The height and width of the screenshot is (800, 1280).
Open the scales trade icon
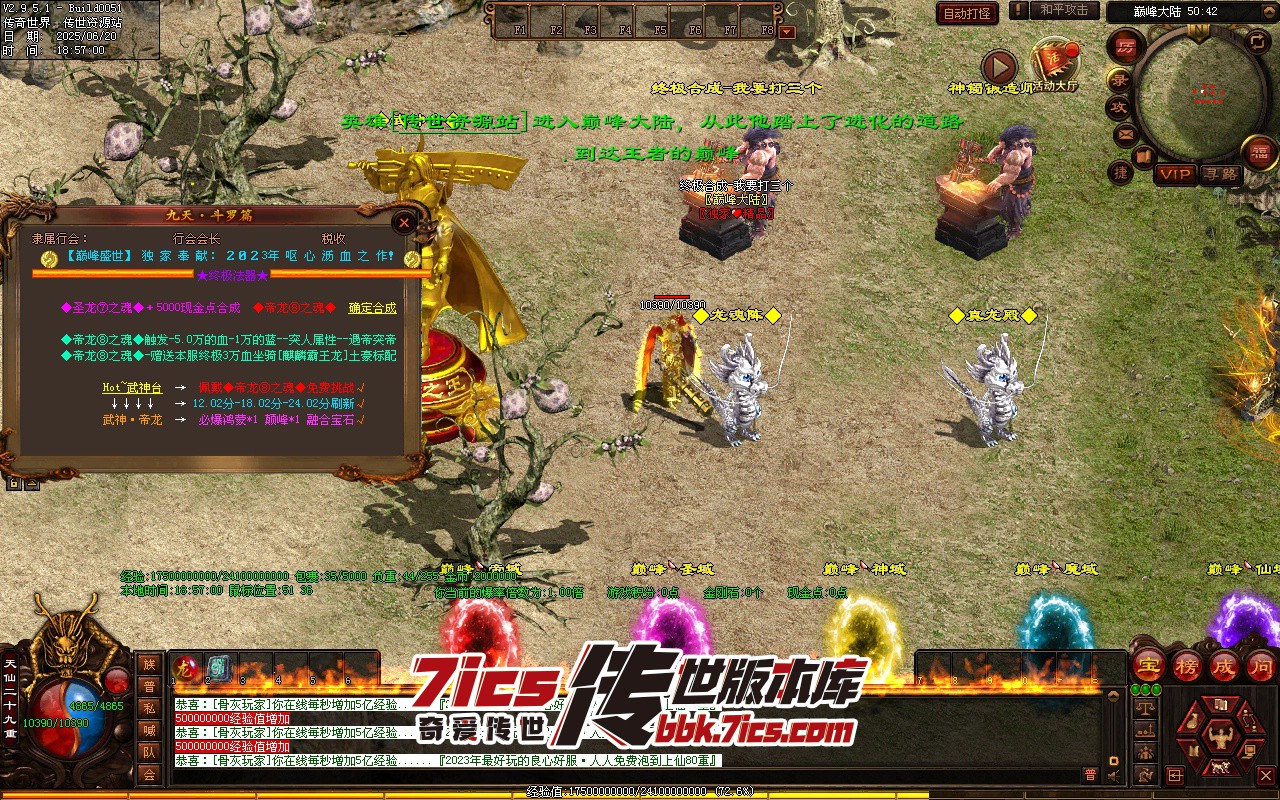click(x=1145, y=707)
